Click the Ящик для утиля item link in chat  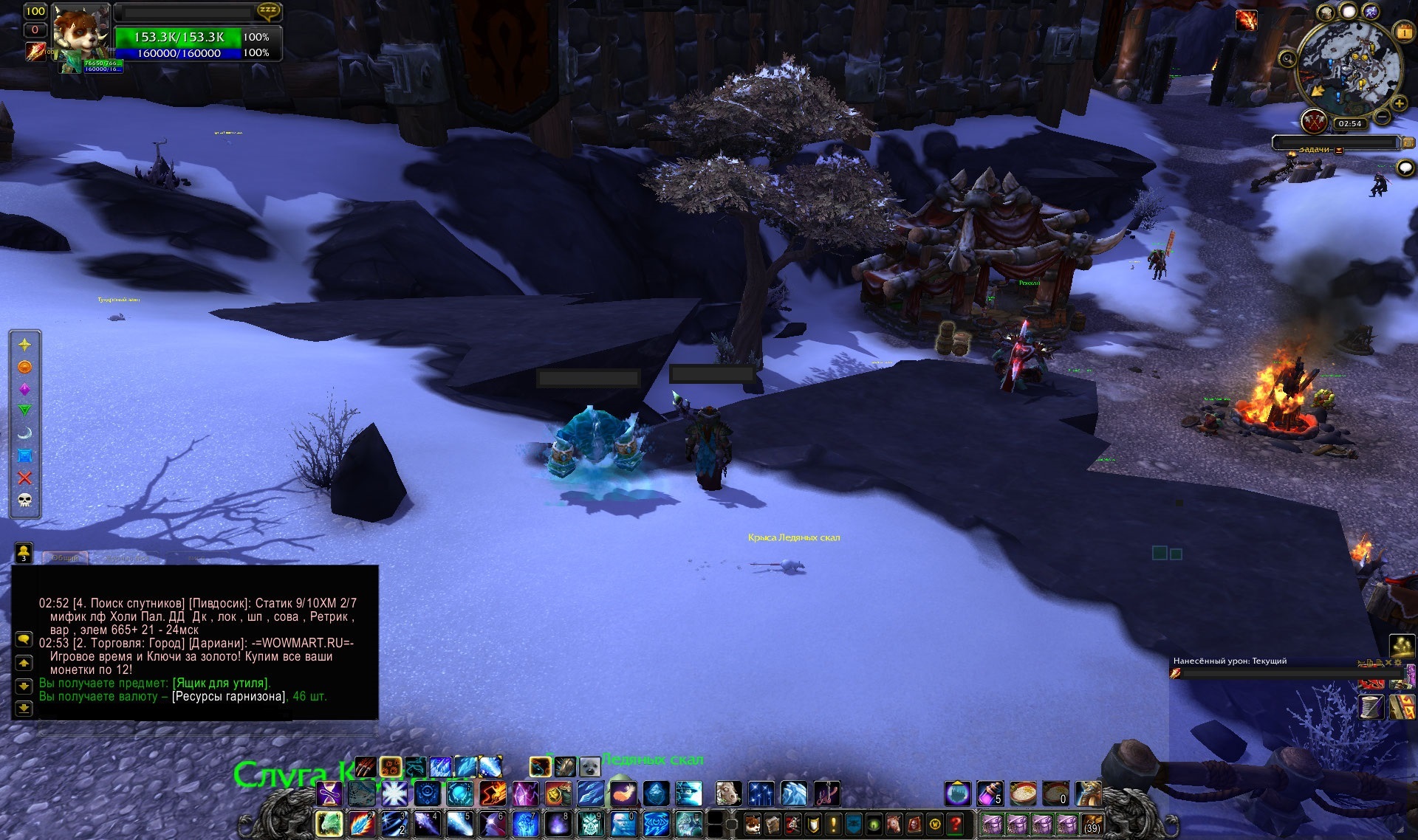tap(221, 683)
